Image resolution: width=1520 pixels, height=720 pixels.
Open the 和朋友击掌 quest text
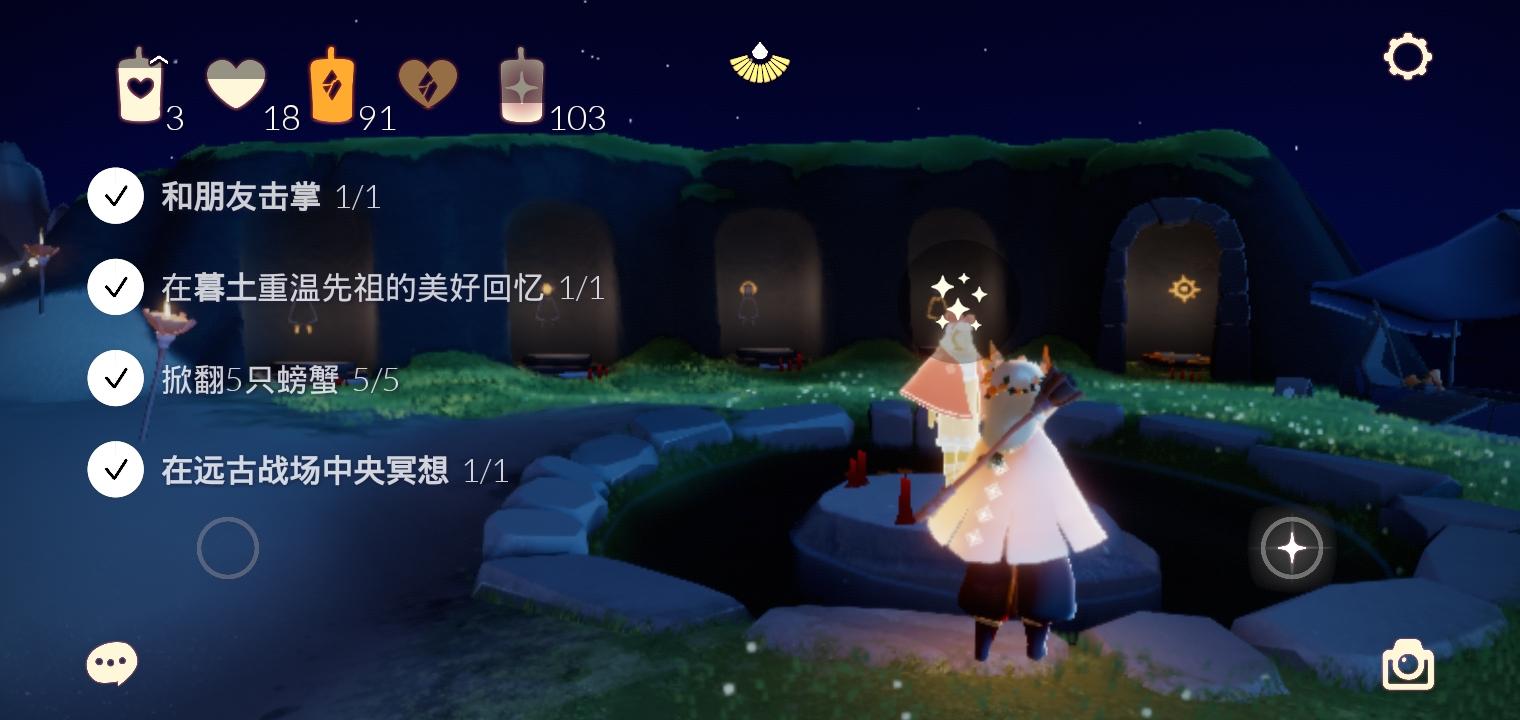point(240,196)
